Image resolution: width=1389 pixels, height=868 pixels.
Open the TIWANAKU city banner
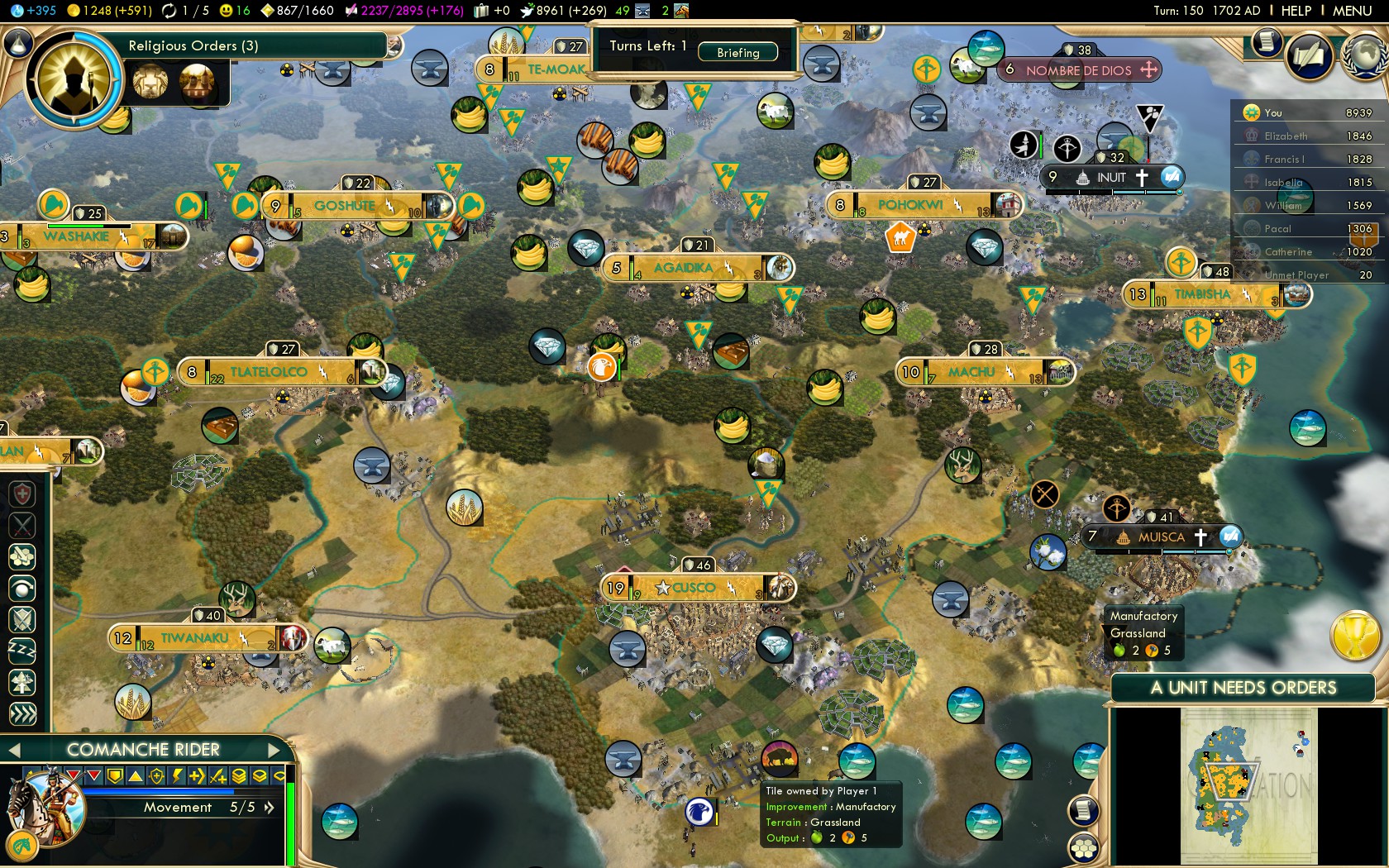click(x=194, y=638)
